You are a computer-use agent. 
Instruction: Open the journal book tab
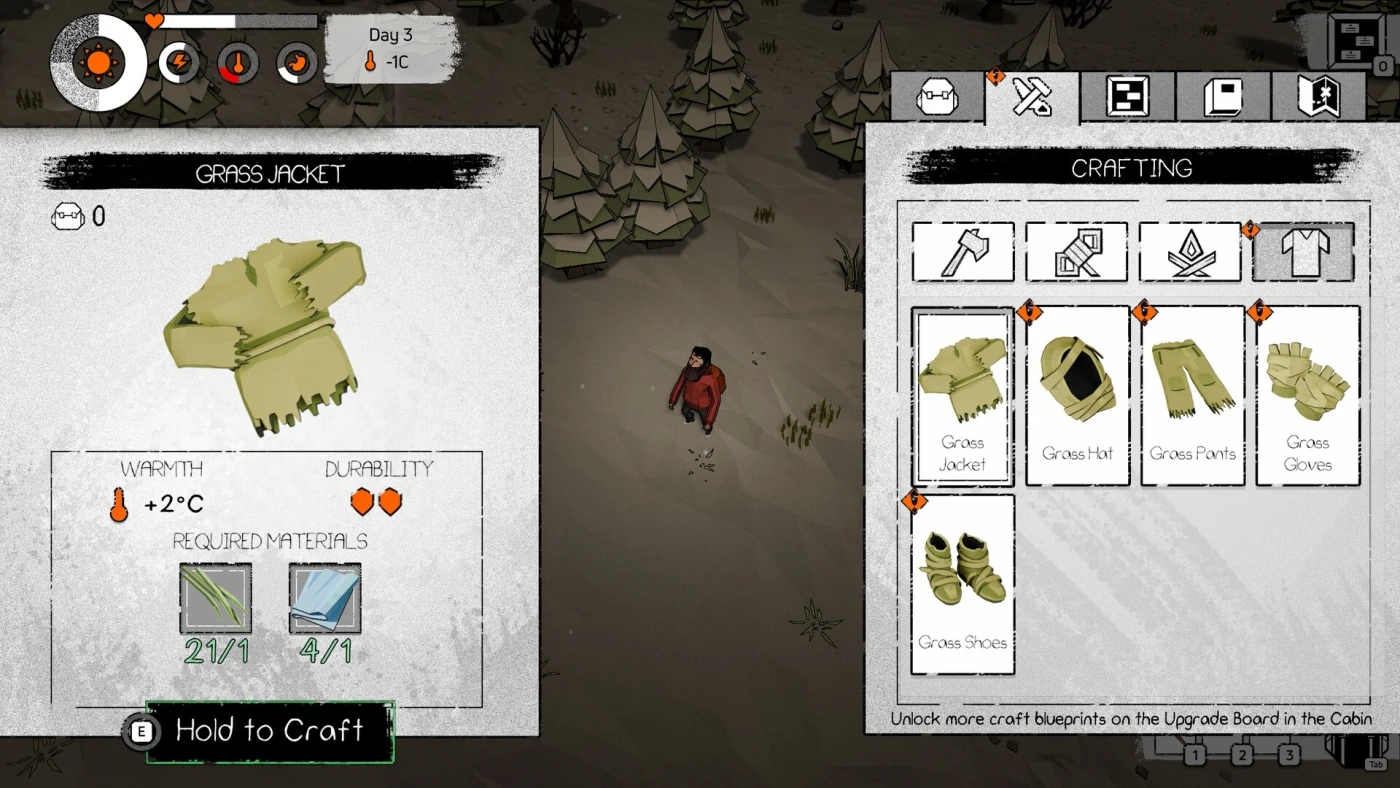pos(1222,98)
